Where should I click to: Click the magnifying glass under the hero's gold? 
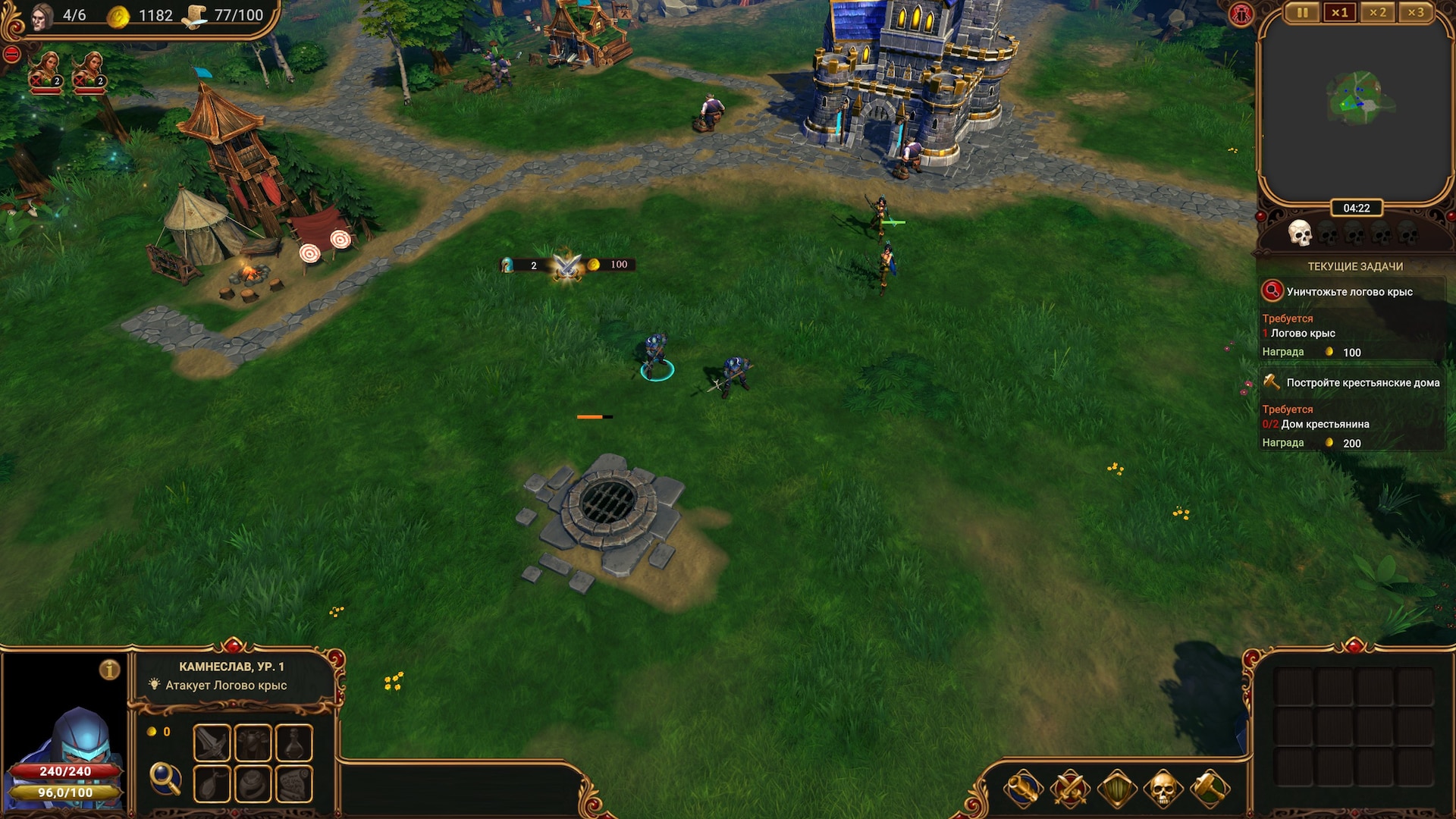165,777
